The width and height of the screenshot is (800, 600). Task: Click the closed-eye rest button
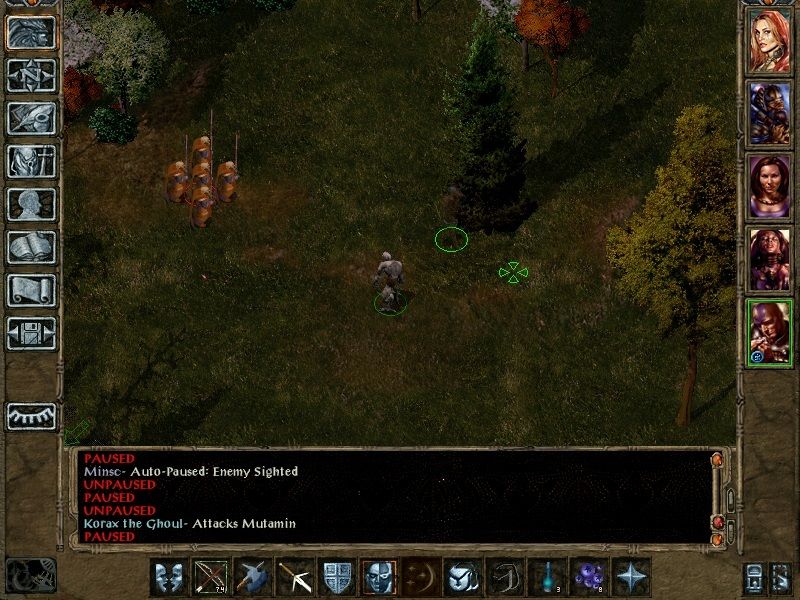point(31,416)
